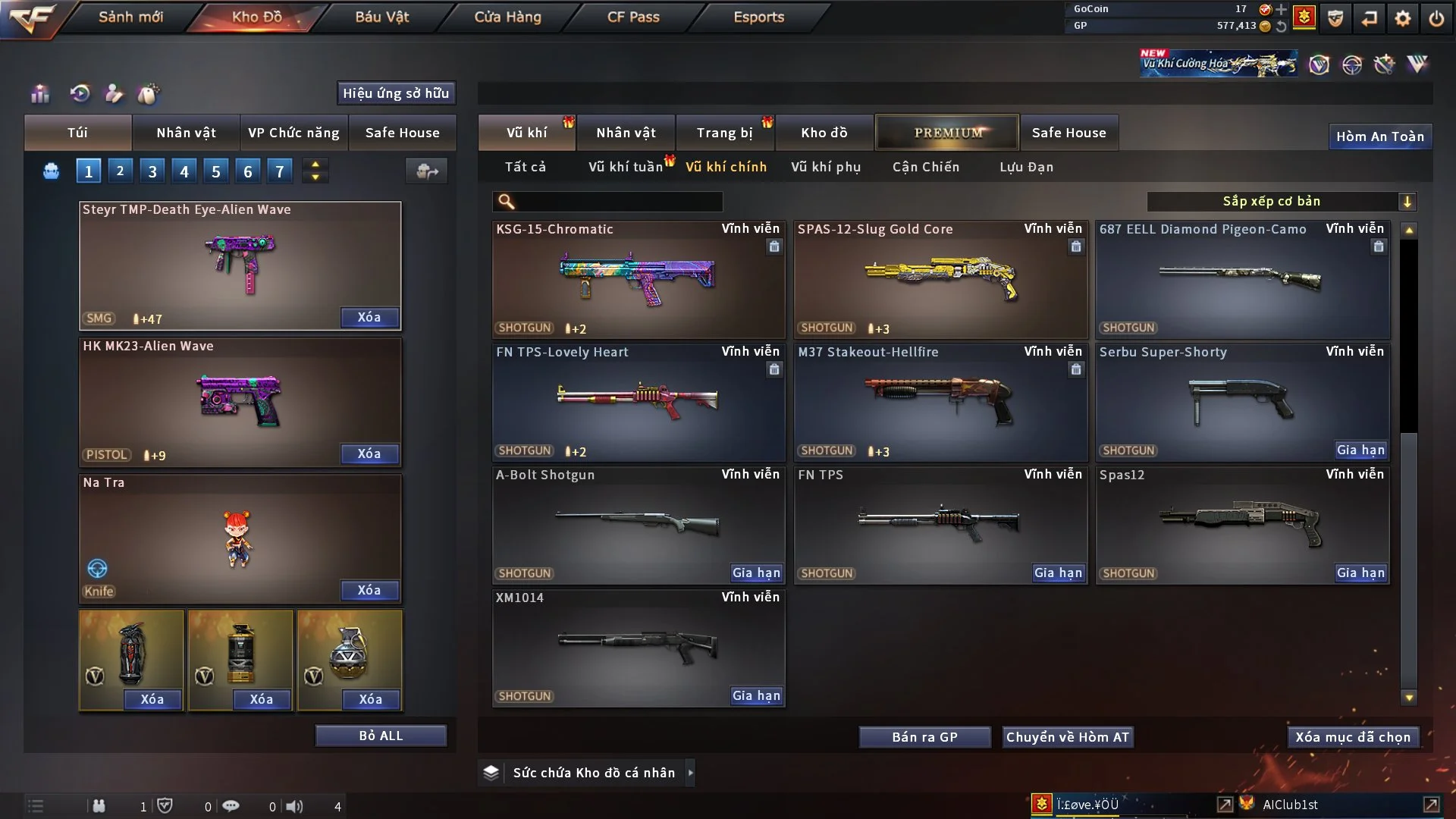This screenshot has width=1456, height=819.
Task: Open the Cửa Hàng shop menu
Action: click(x=507, y=17)
